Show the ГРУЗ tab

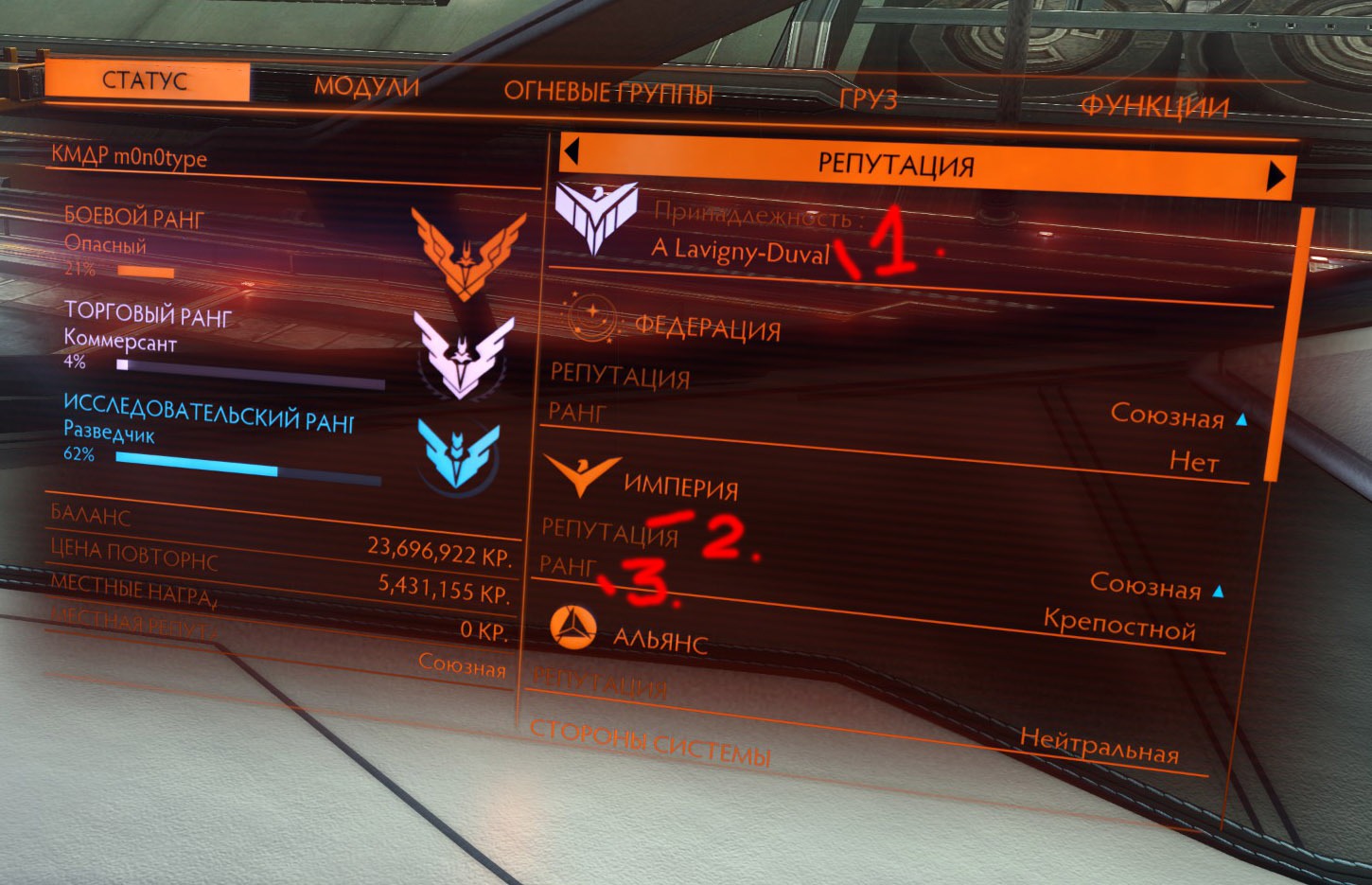tap(868, 98)
